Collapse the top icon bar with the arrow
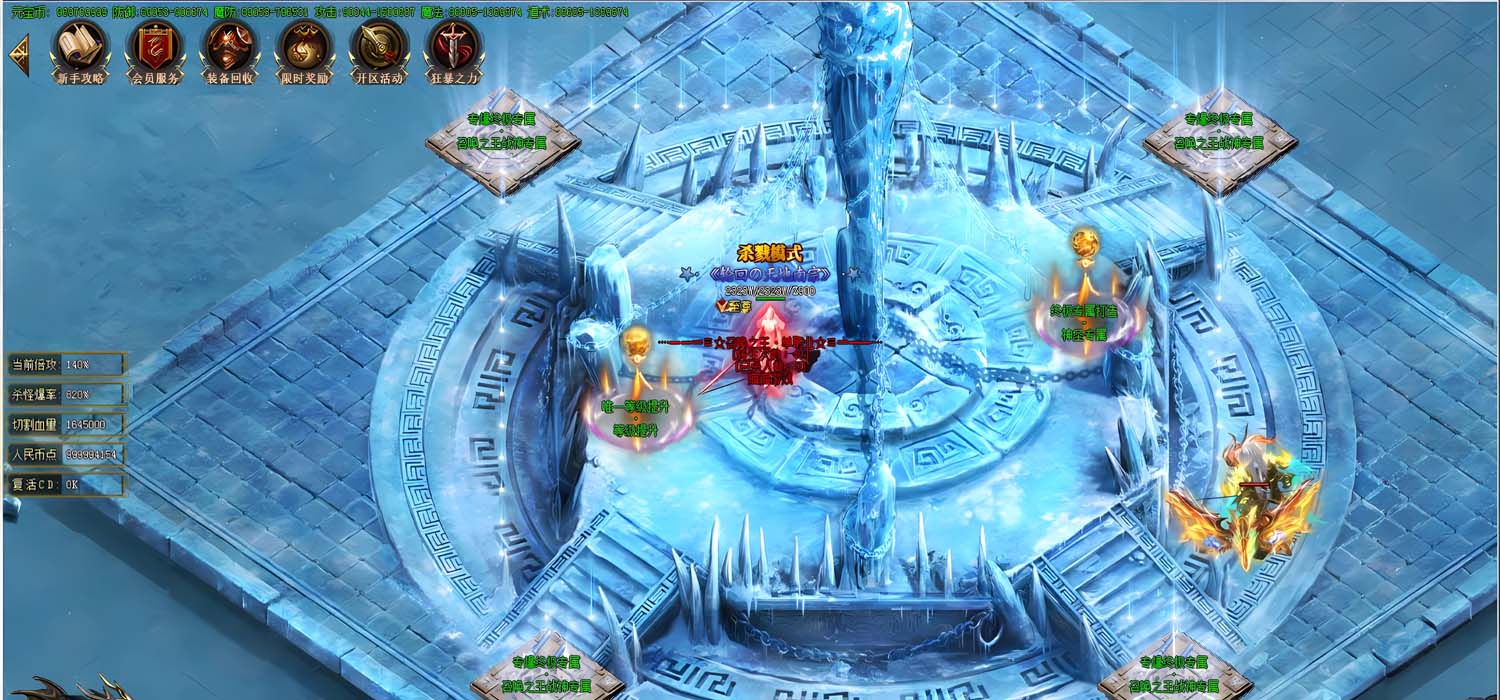 (x=18, y=56)
